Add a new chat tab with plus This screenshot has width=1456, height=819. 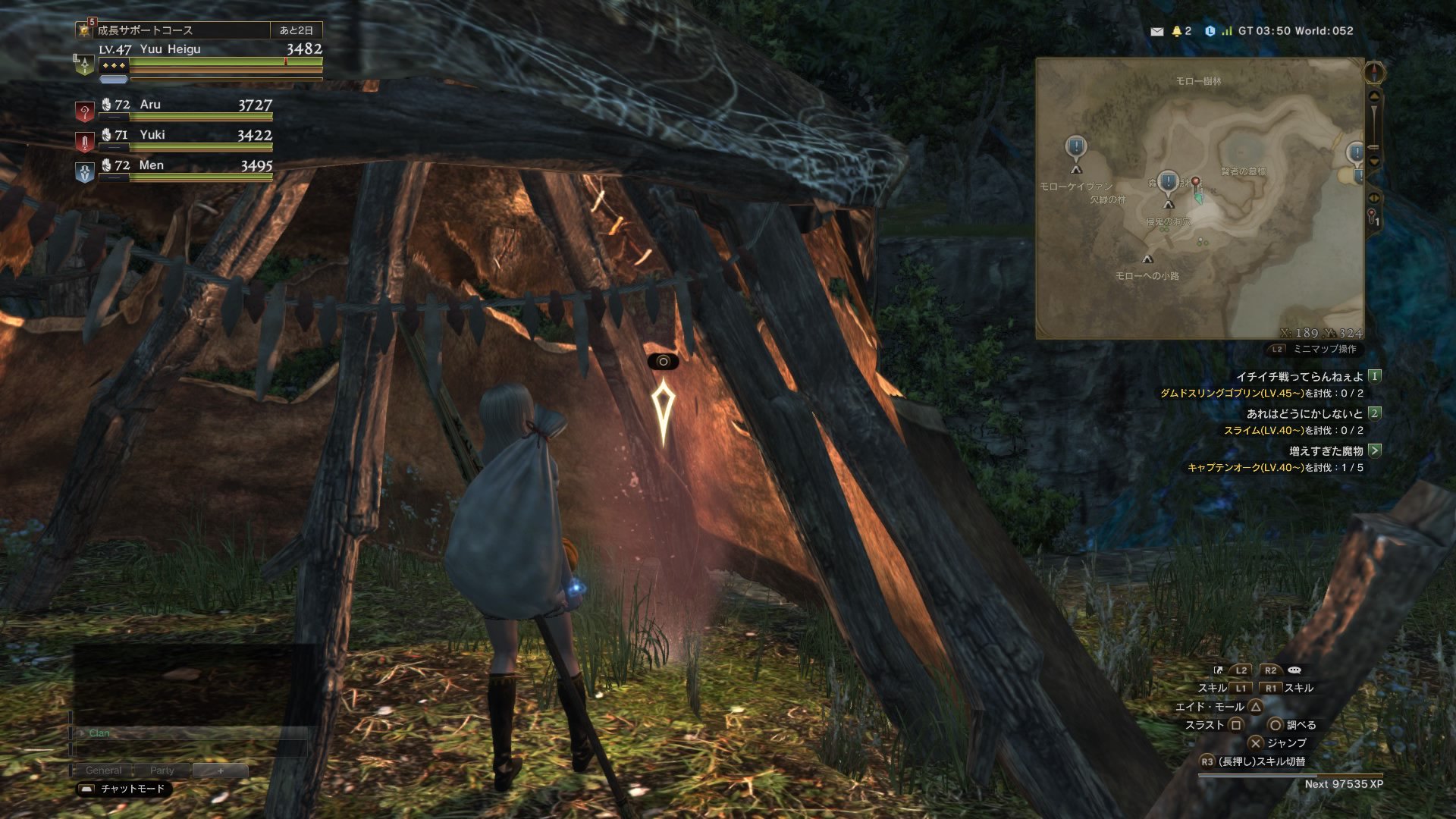221,770
